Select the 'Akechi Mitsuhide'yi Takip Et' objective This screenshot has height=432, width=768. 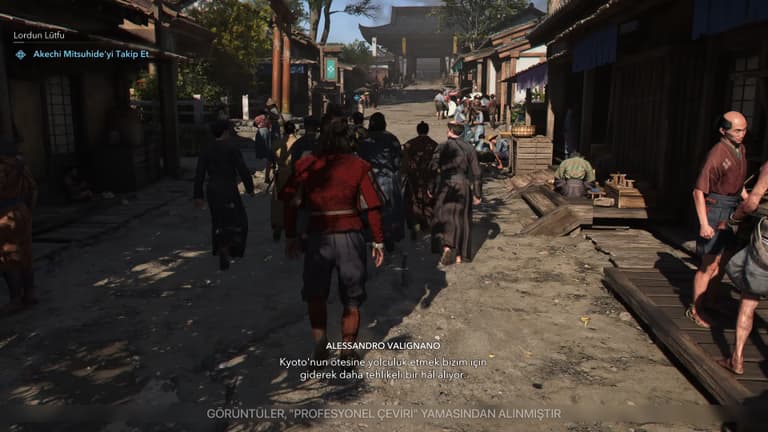[89, 54]
